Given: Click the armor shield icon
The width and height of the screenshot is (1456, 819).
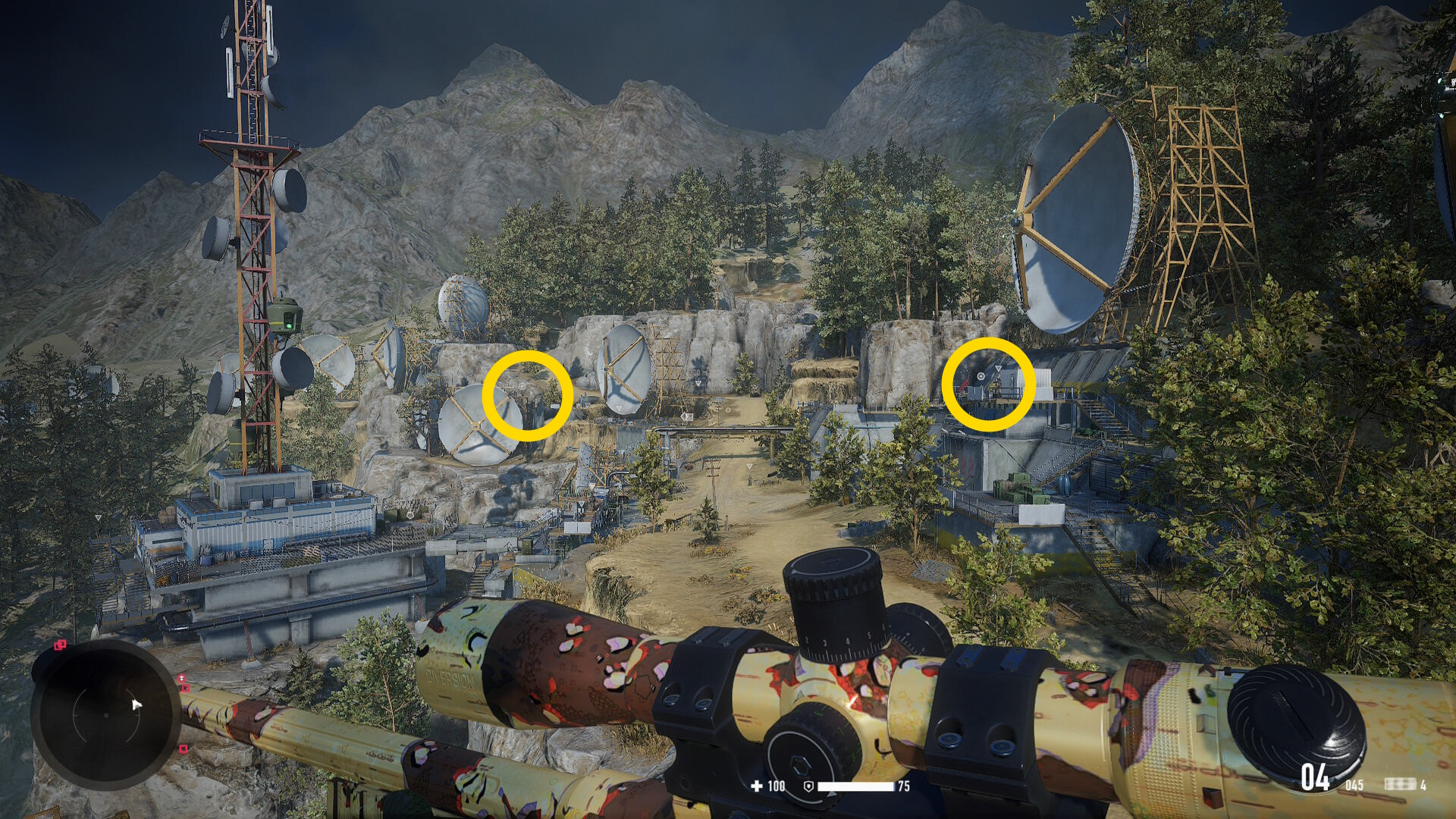Looking at the screenshot, I should [808, 786].
